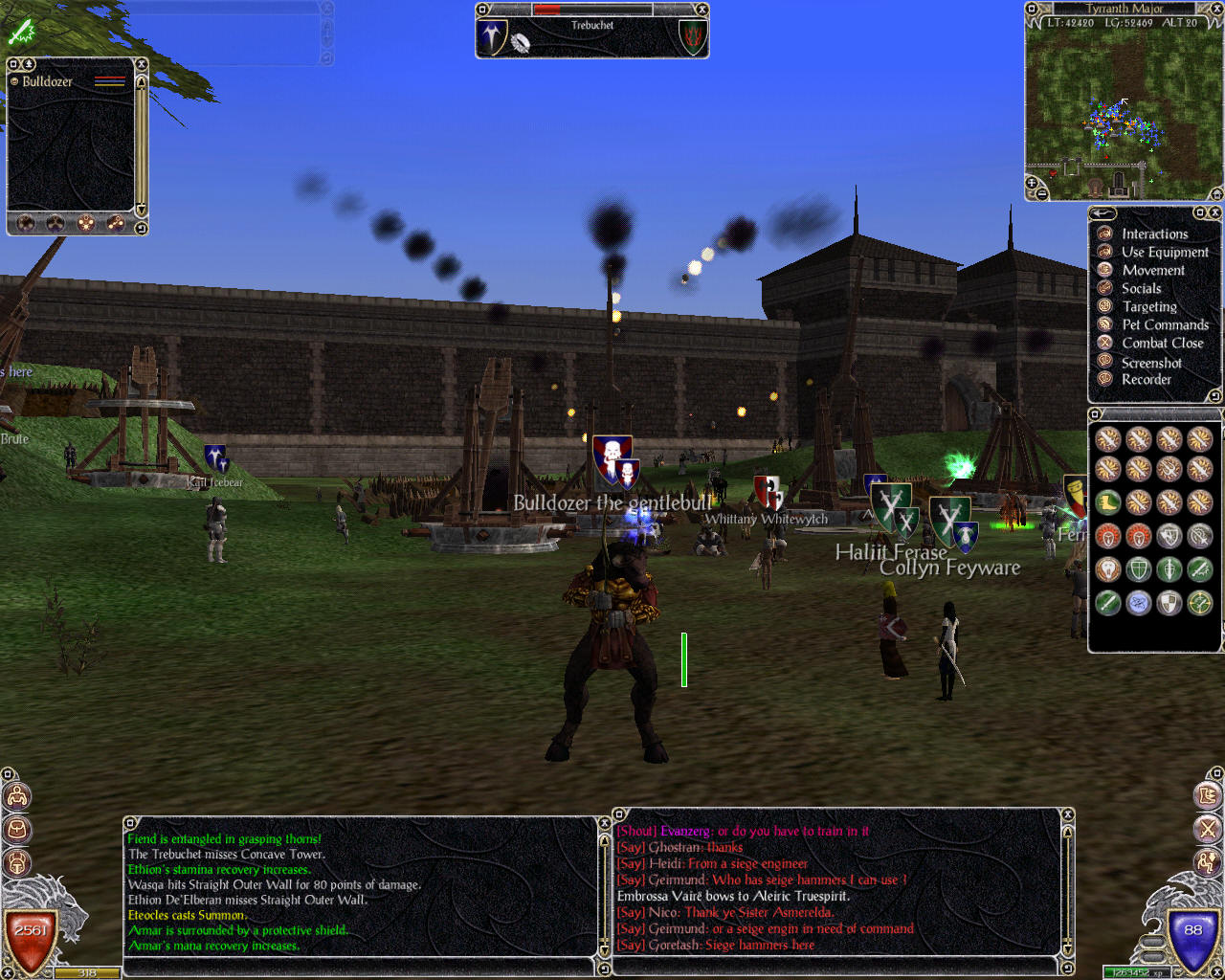Close the Tyrranth Major minimap
Image resolution: width=1225 pixels, height=980 pixels.
click(1216, 9)
